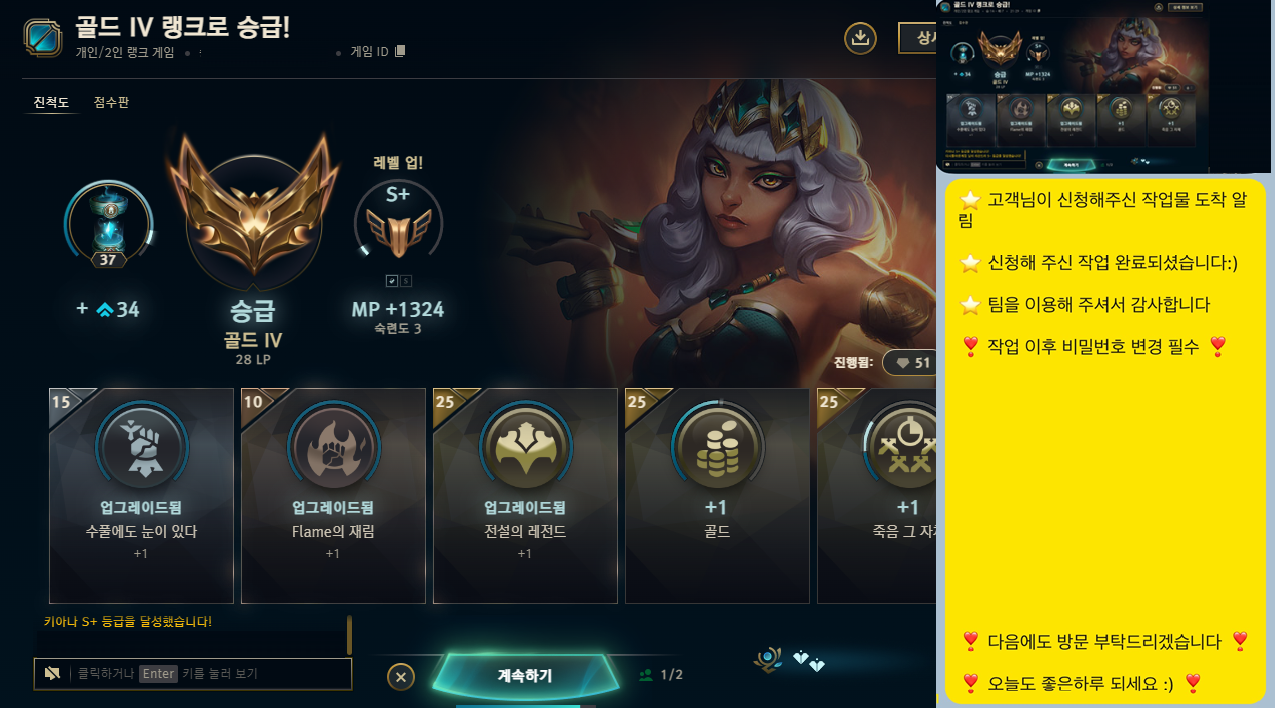Screen dimensions: 1275x708
Task: Show the 1/2 party members indicator
Action: click(661, 675)
